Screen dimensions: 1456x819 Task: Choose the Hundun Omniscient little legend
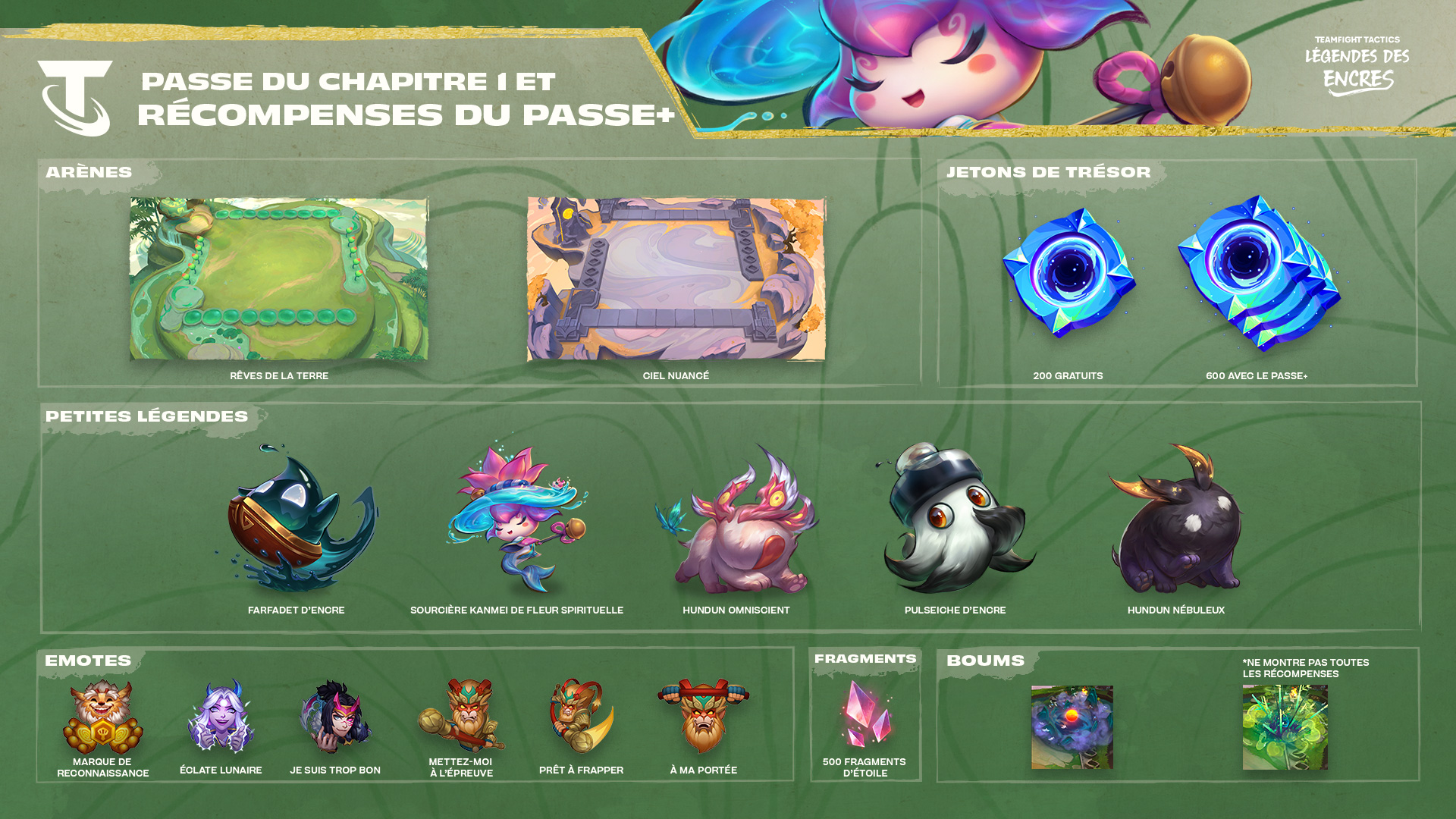tap(736, 523)
